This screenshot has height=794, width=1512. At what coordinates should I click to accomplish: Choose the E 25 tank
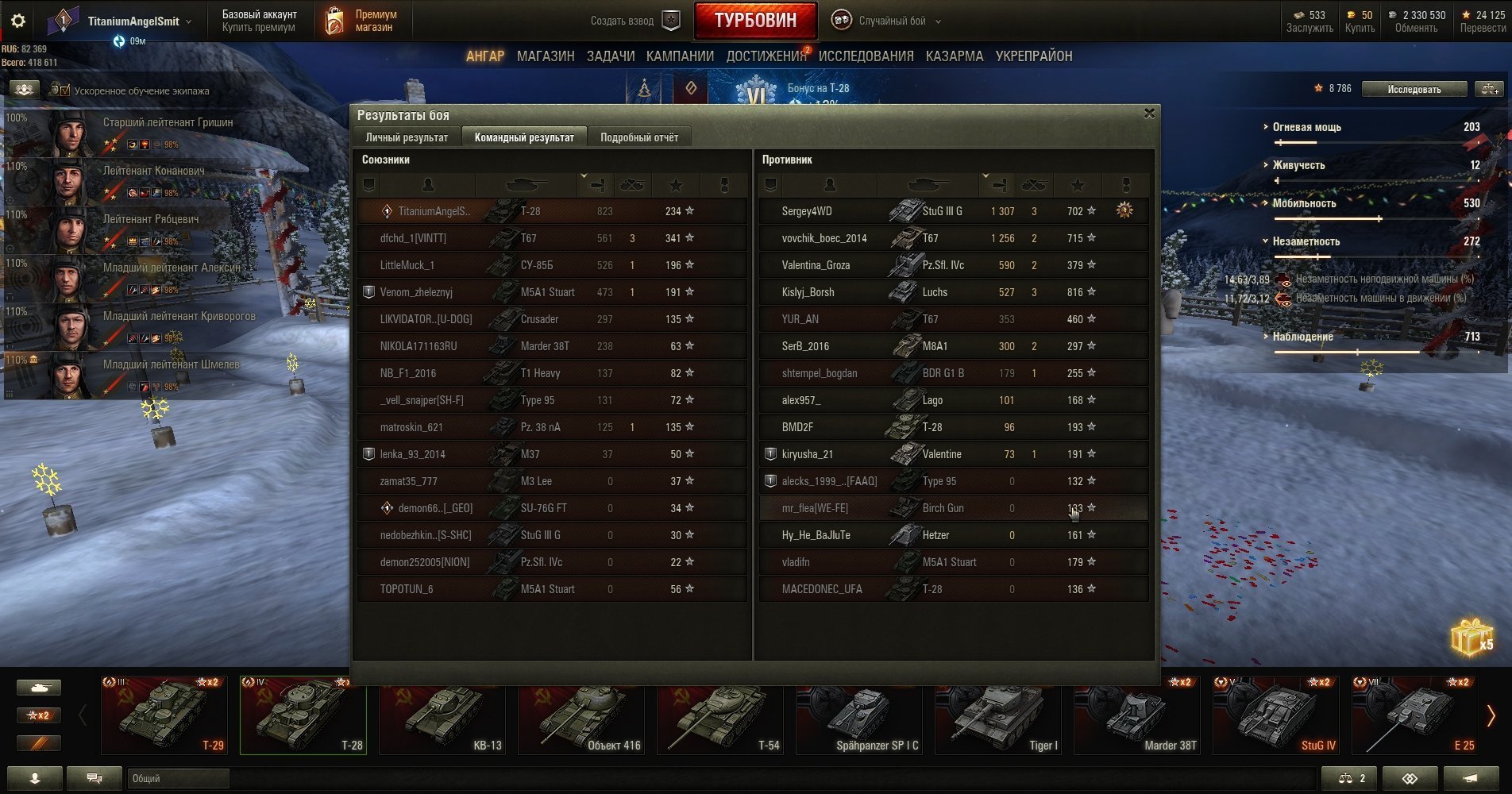pyautogui.click(x=1414, y=715)
